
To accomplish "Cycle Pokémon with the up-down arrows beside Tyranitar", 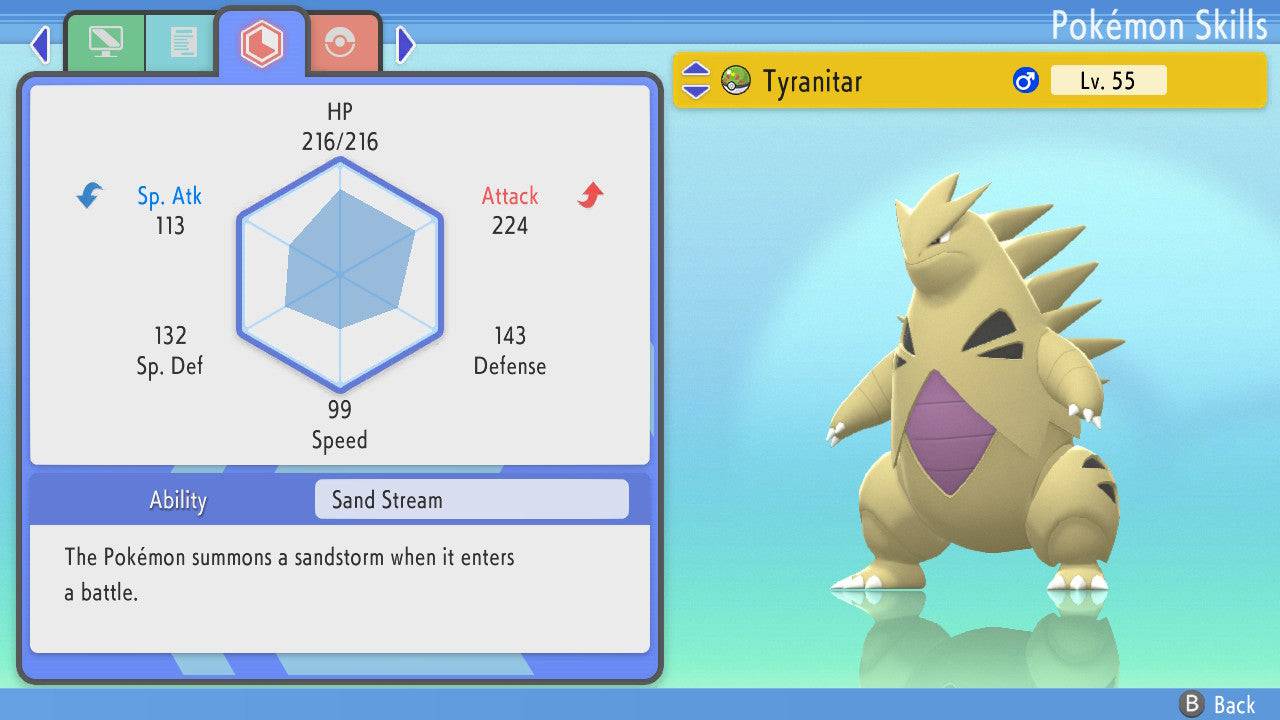I will [x=696, y=80].
